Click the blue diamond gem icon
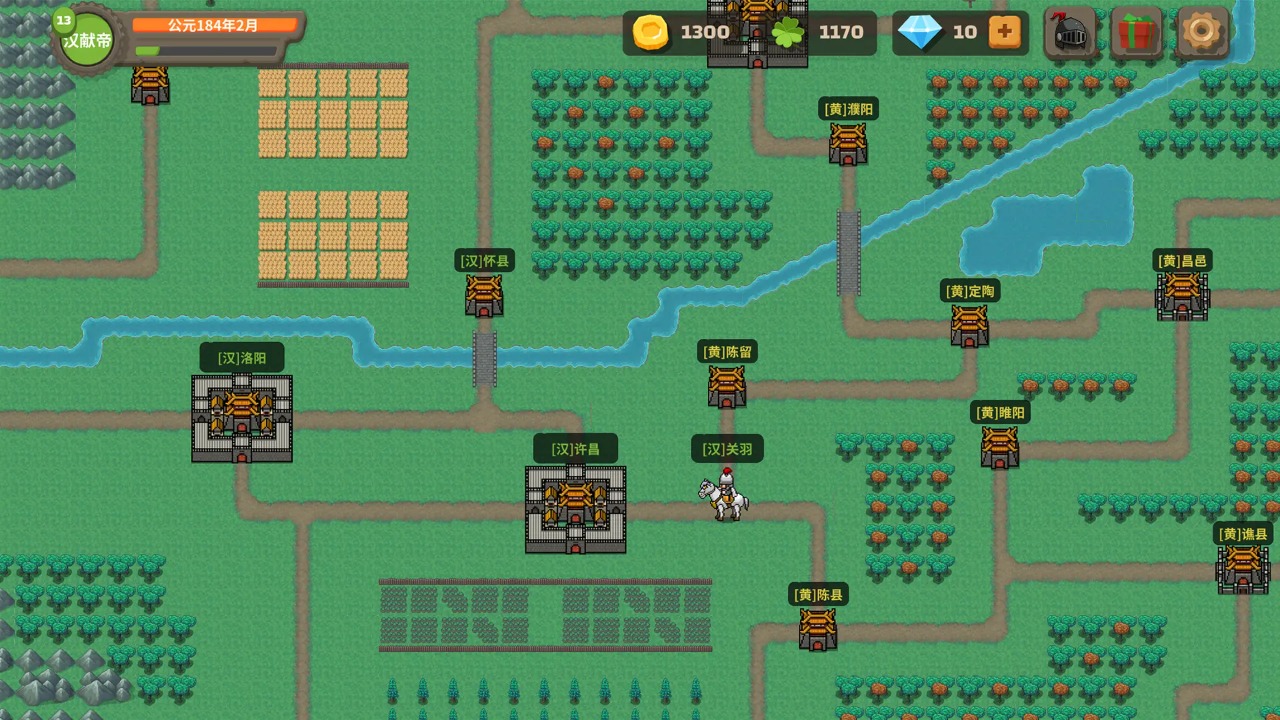Image resolution: width=1280 pixels, height=720 pixels. [x=922, y=32]
